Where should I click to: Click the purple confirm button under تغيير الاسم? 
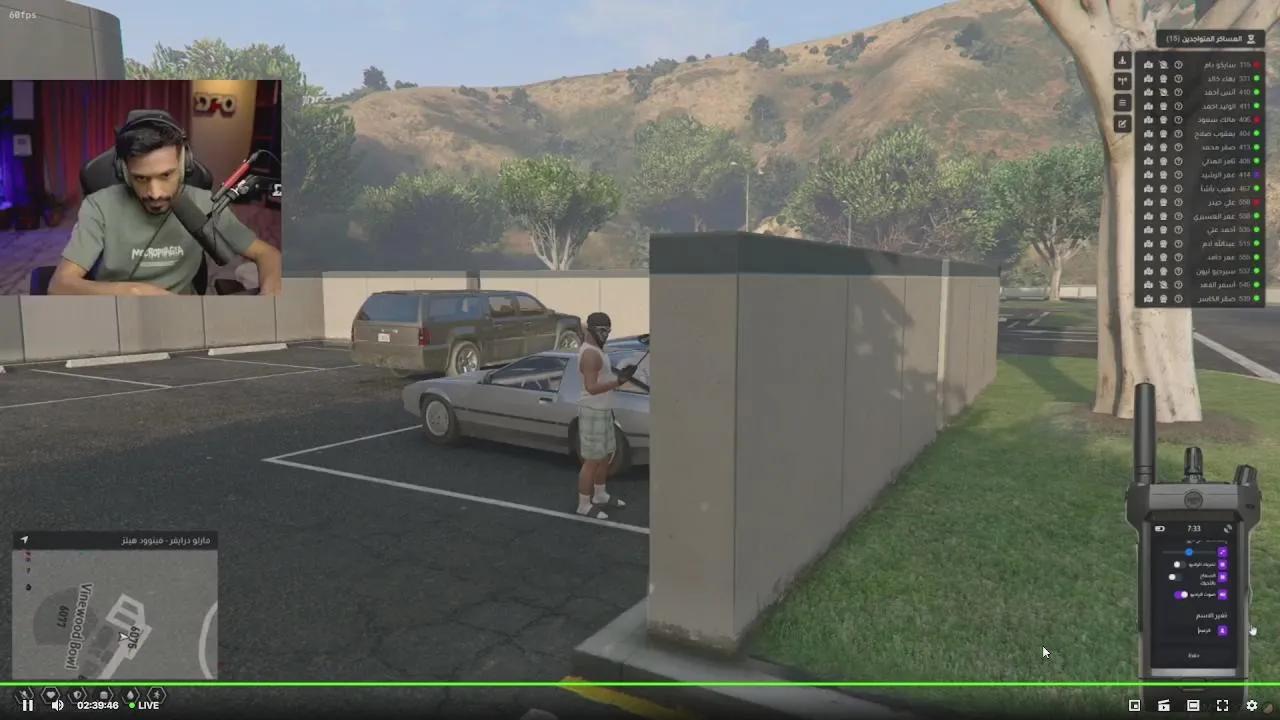pos(1222,630)
